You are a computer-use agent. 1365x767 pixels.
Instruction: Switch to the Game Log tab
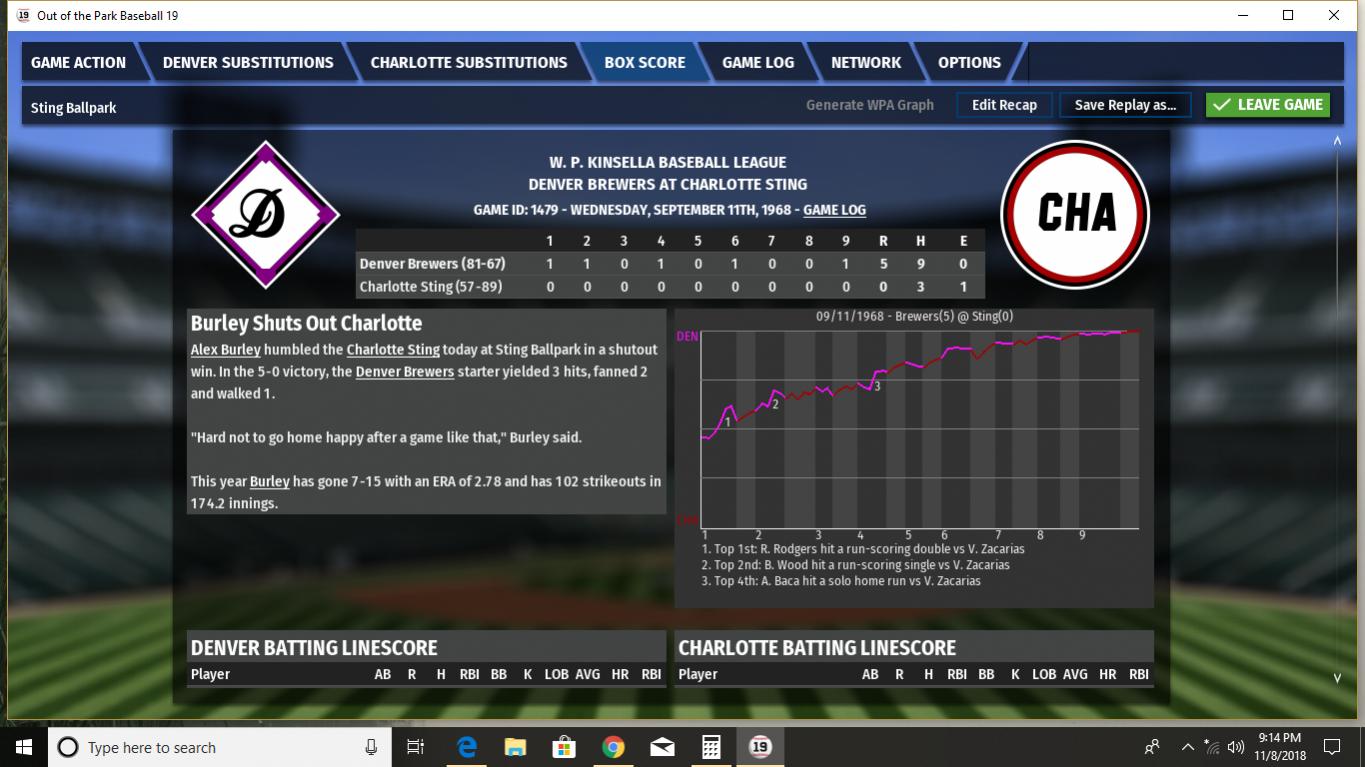(758, 62)
